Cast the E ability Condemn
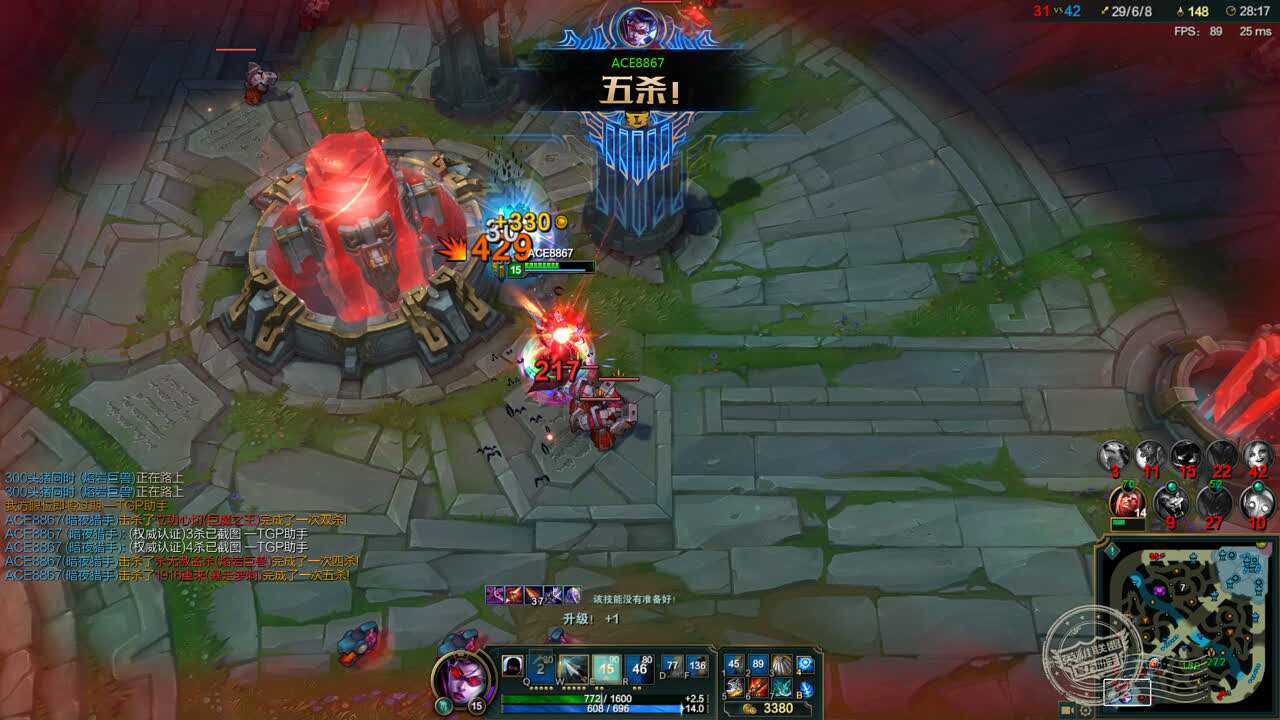 click(x=606, y=669)
